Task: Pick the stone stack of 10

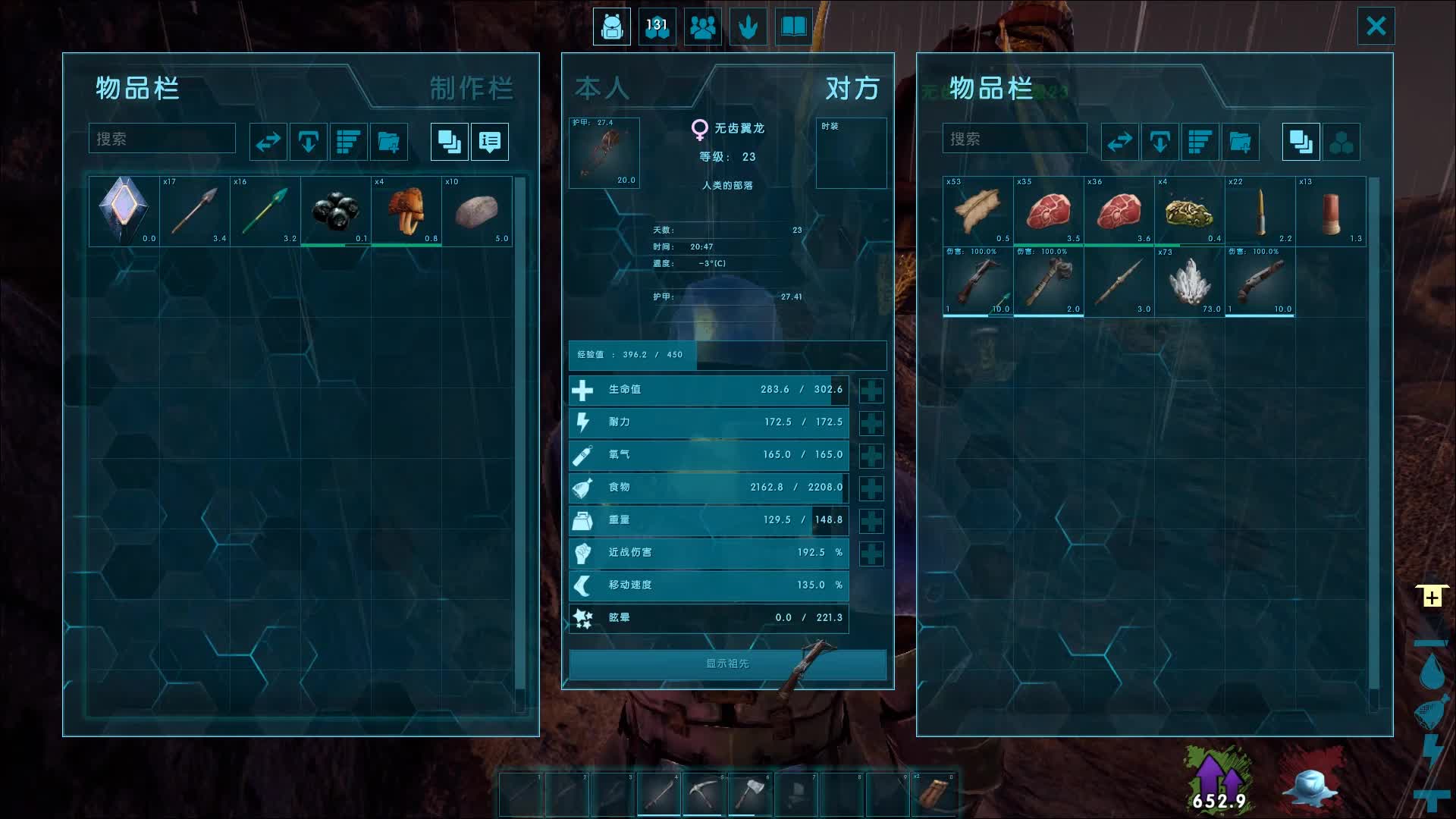Action: click(x=476, y=211)
